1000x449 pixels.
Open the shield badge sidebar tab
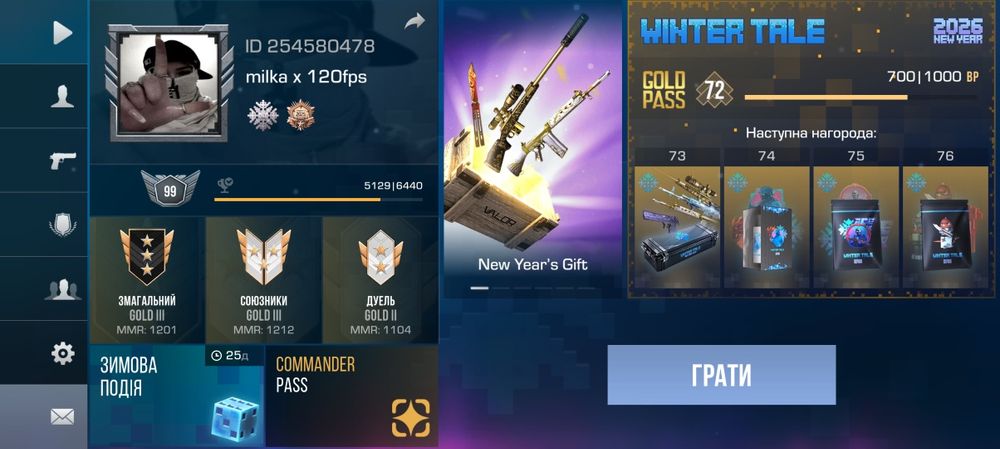62,225
